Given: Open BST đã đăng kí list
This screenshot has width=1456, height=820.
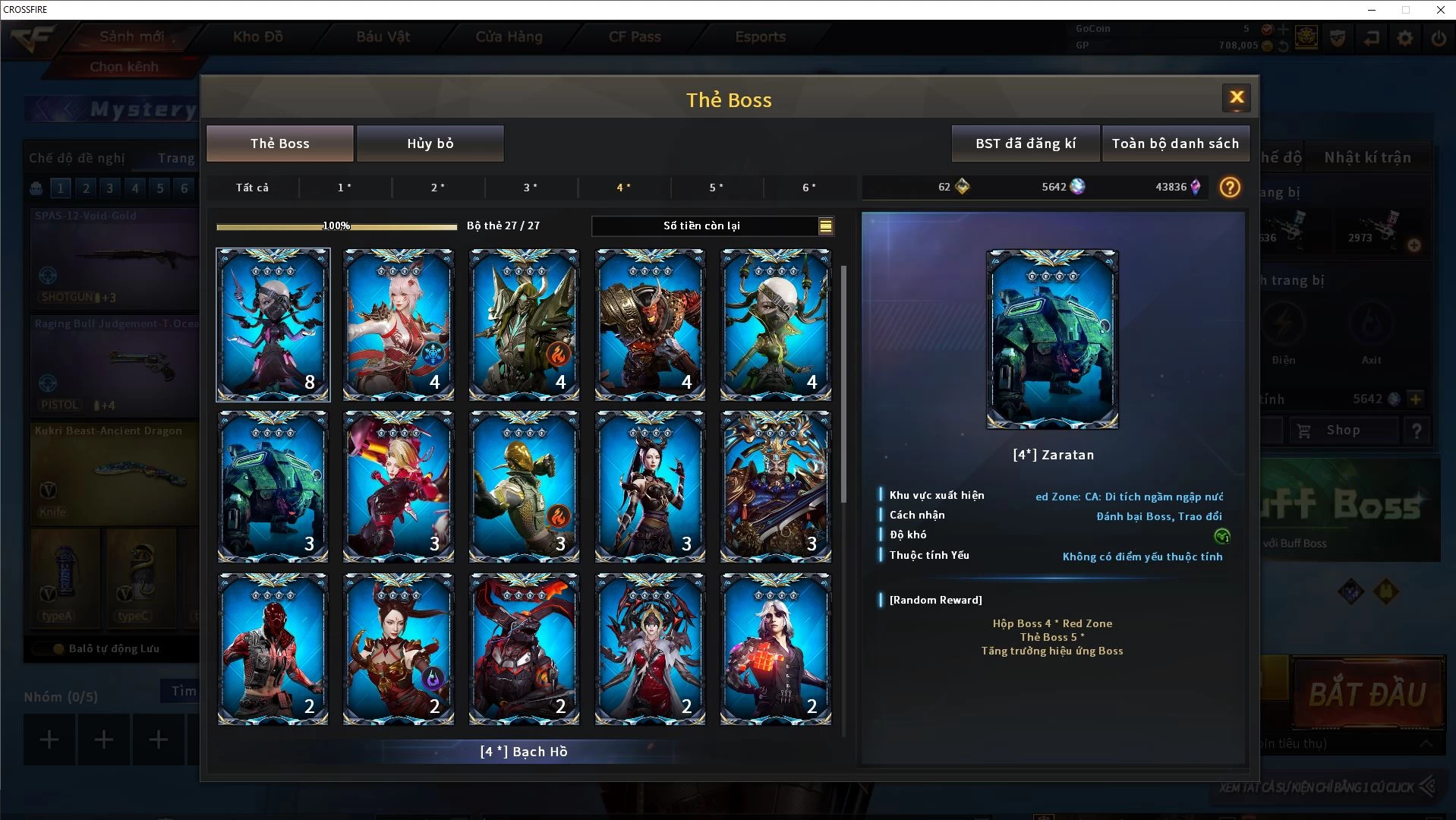Looking at the screenshot, I should tap(1025, 143).
